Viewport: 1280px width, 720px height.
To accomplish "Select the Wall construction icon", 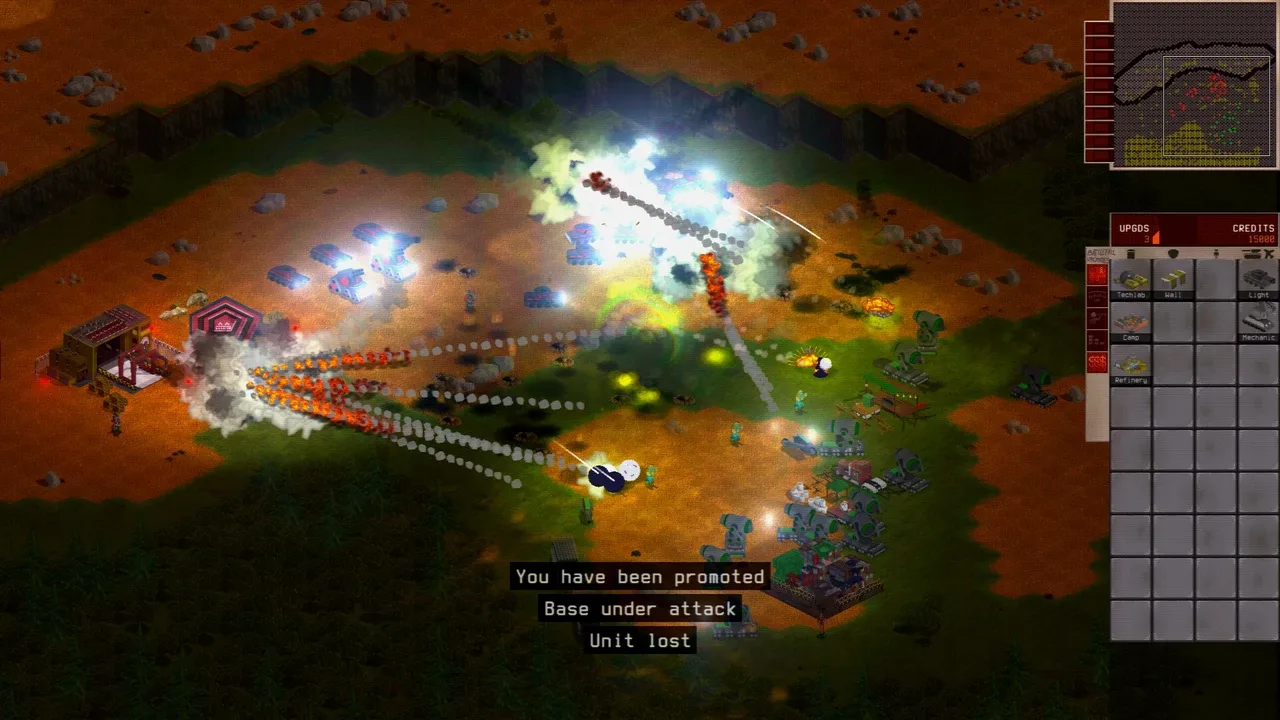I will (1172, 280).
